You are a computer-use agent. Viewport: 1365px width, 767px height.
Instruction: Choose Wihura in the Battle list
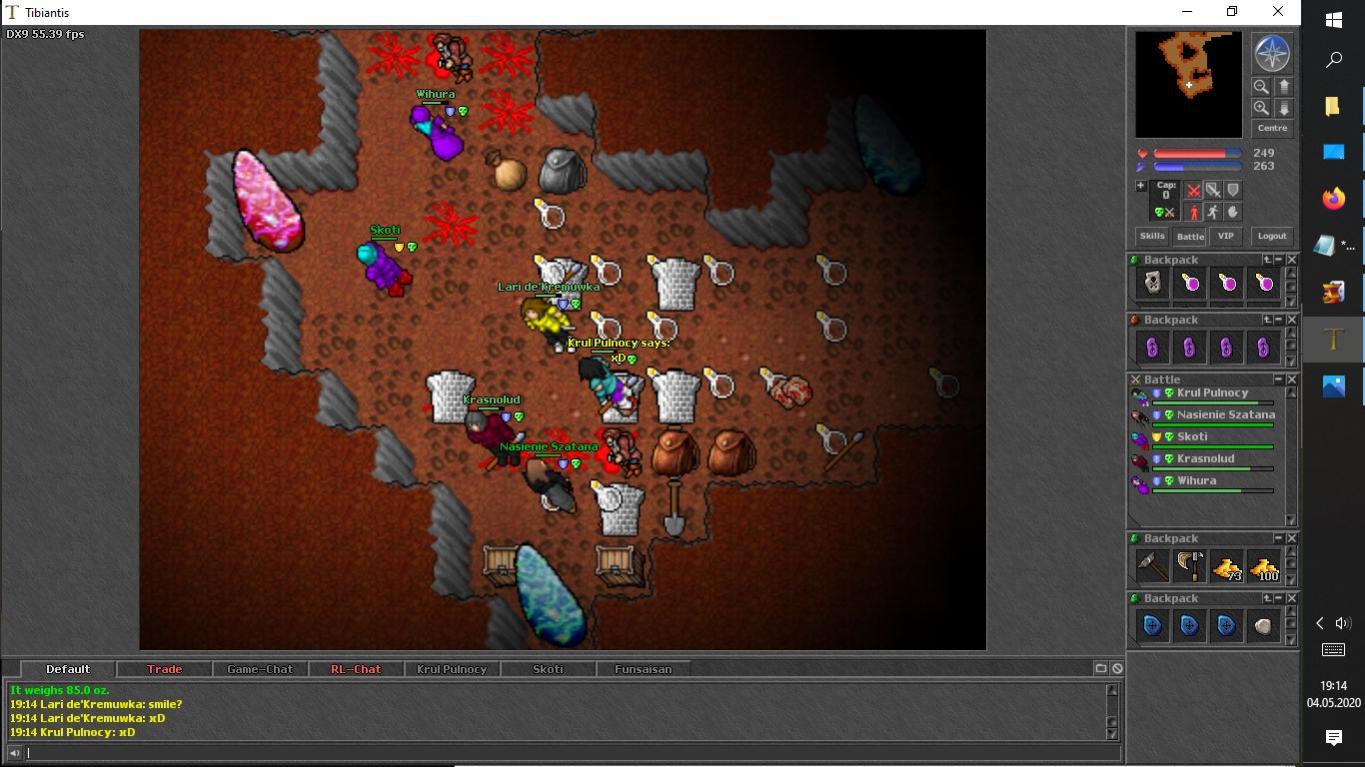coord(1196,481)
